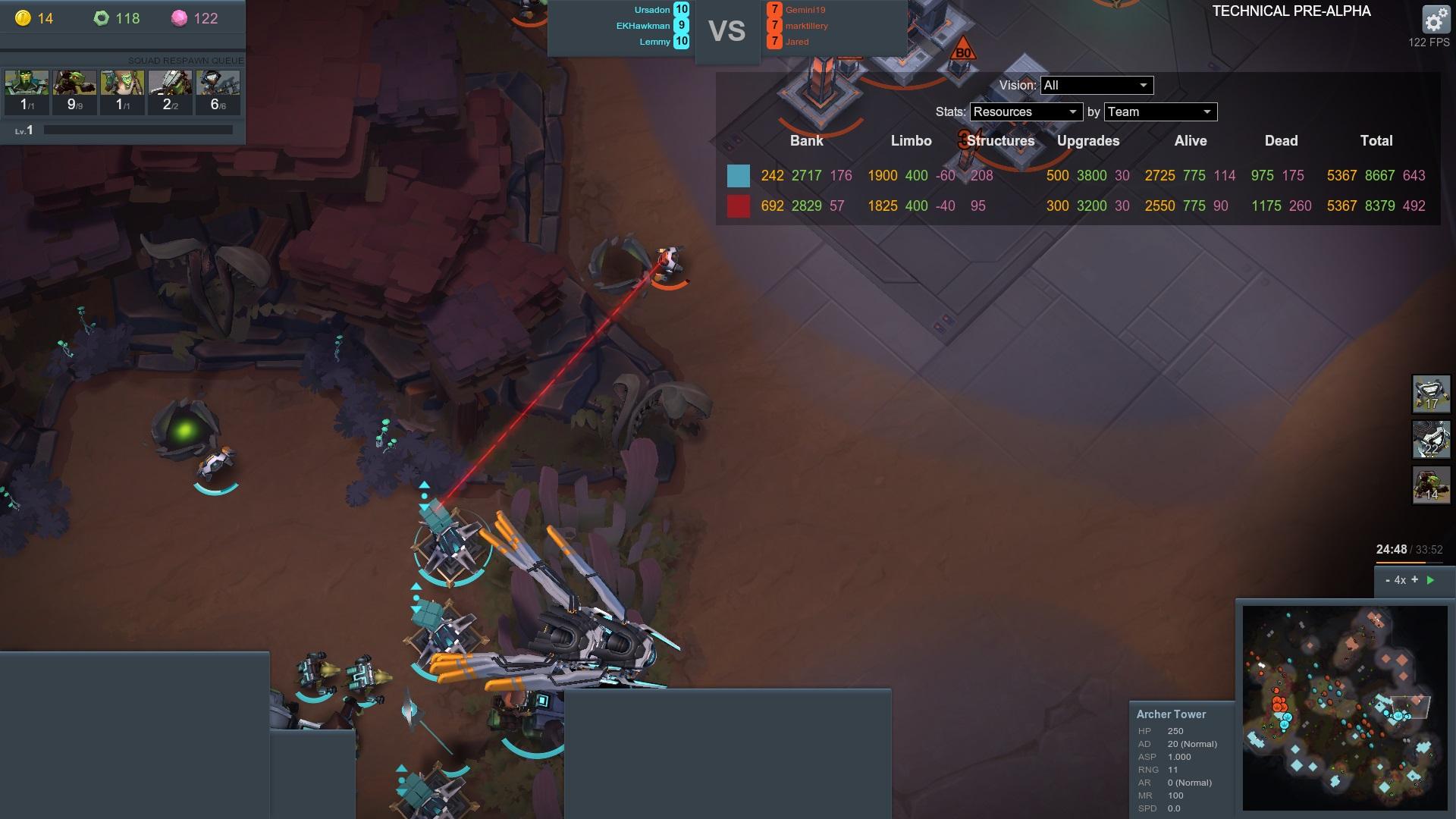
Task: Increase replay speed with the plus button
Action: [x=1414, y=580]
